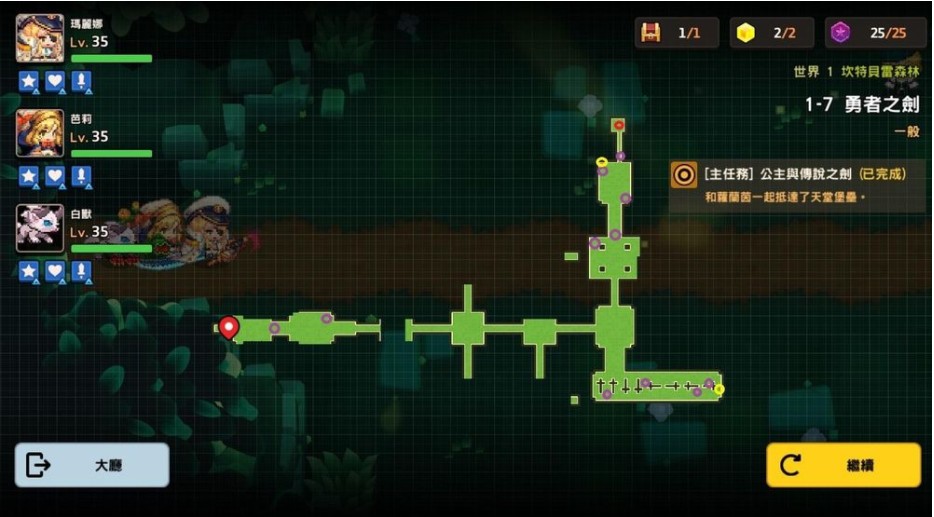Select 瑪麗娜 character portrait

point(40,40)
